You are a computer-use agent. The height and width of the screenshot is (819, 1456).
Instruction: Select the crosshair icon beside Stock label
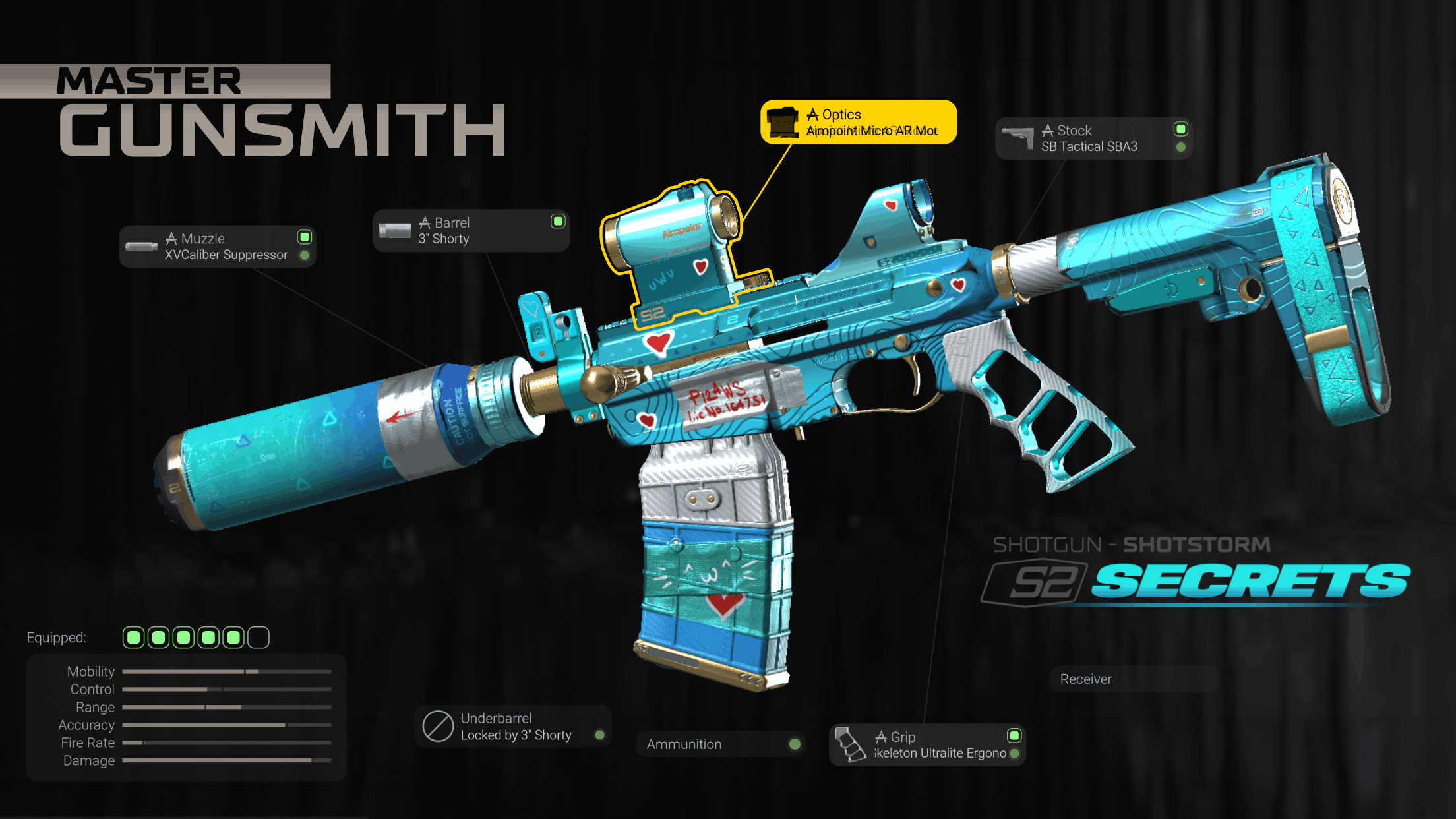(x=1047, y=130)
